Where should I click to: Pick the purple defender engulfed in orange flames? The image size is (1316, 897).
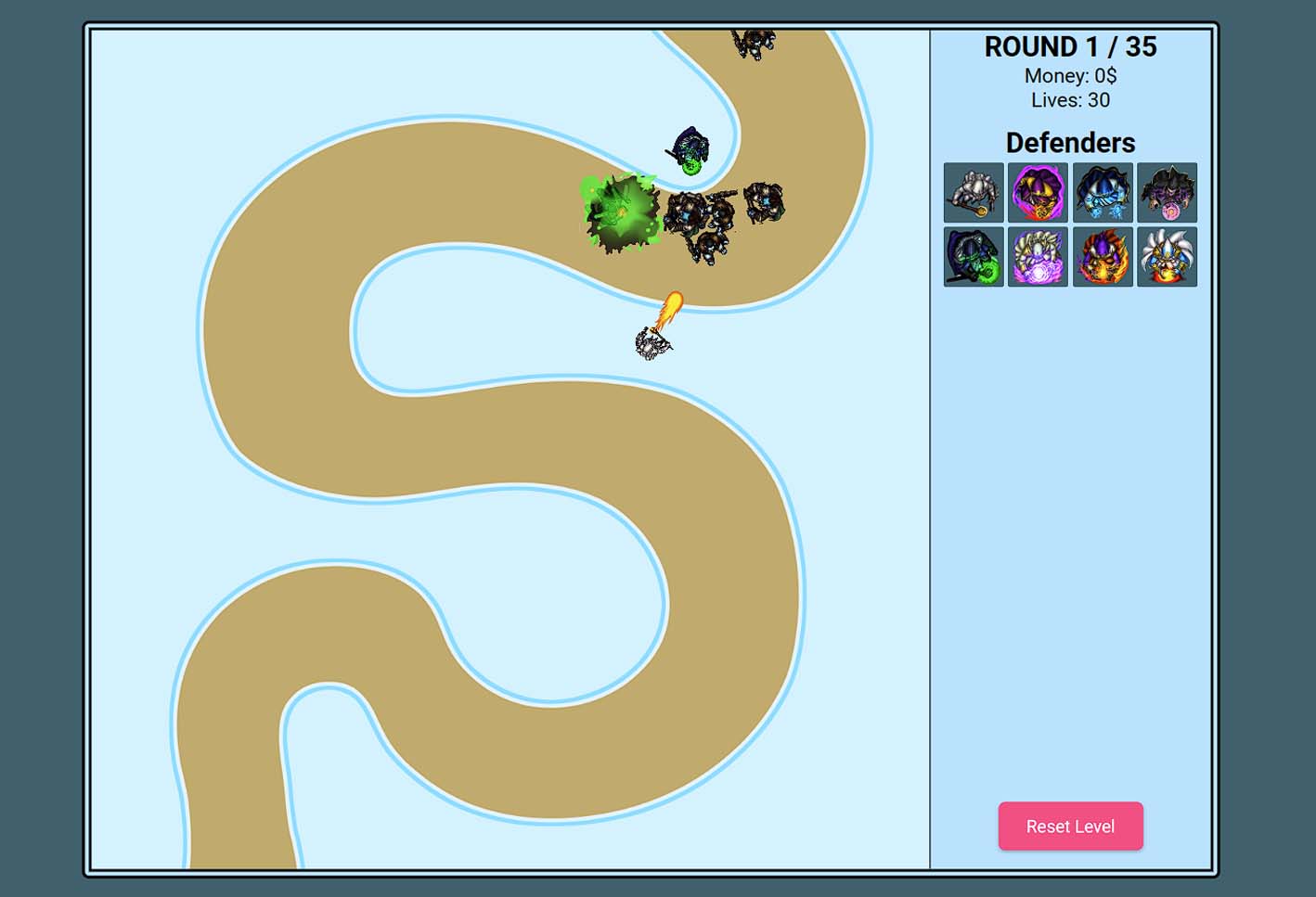click(1103, 257)
